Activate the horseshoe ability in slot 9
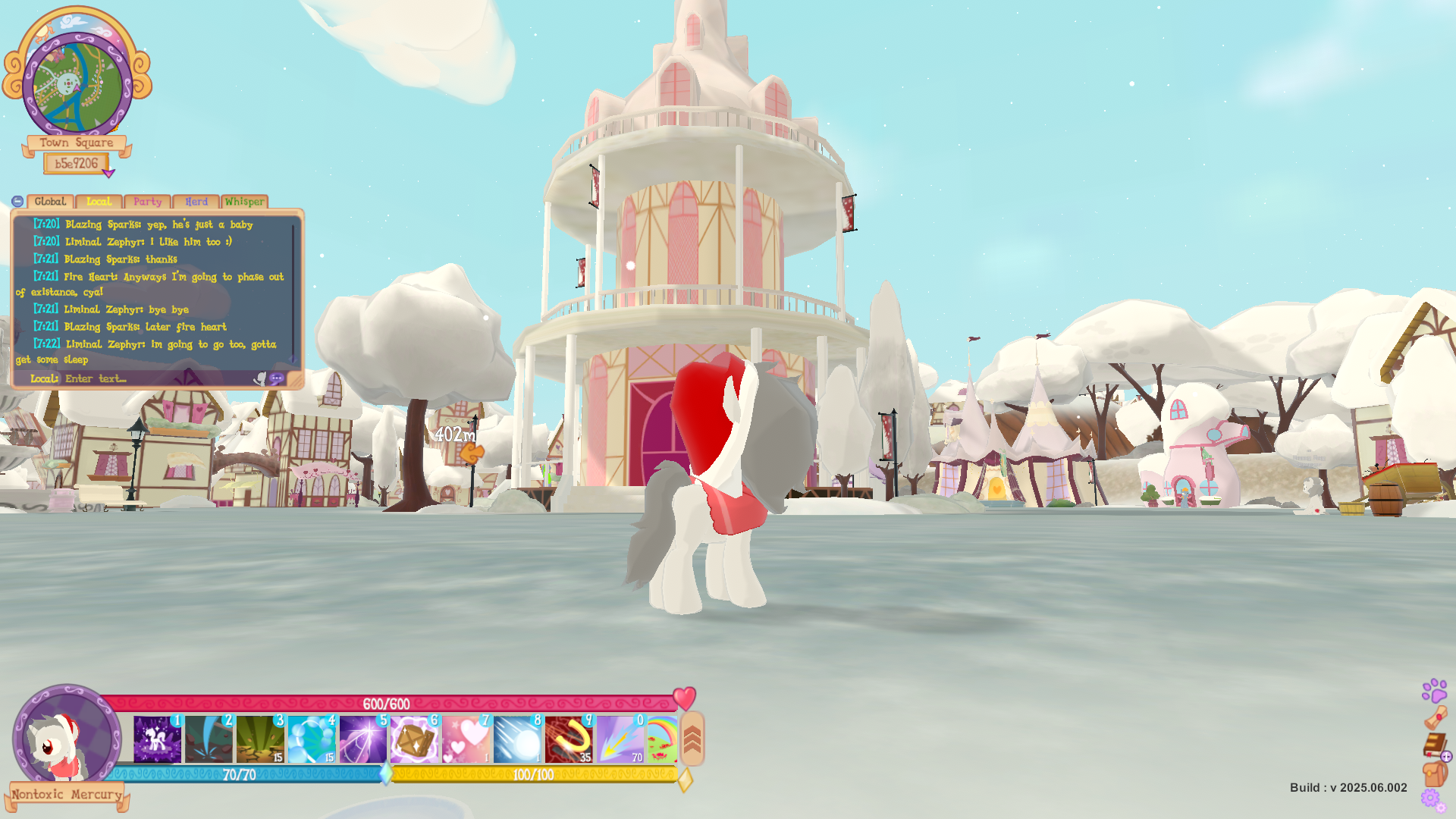Viewport: 1456px width, 819px height. point(568,739)
